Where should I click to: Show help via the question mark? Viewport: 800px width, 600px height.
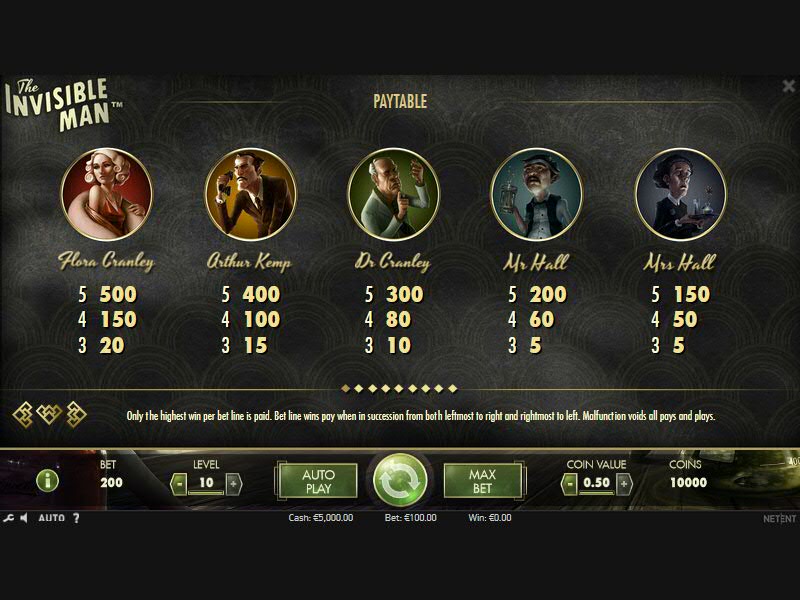[76, 518]
